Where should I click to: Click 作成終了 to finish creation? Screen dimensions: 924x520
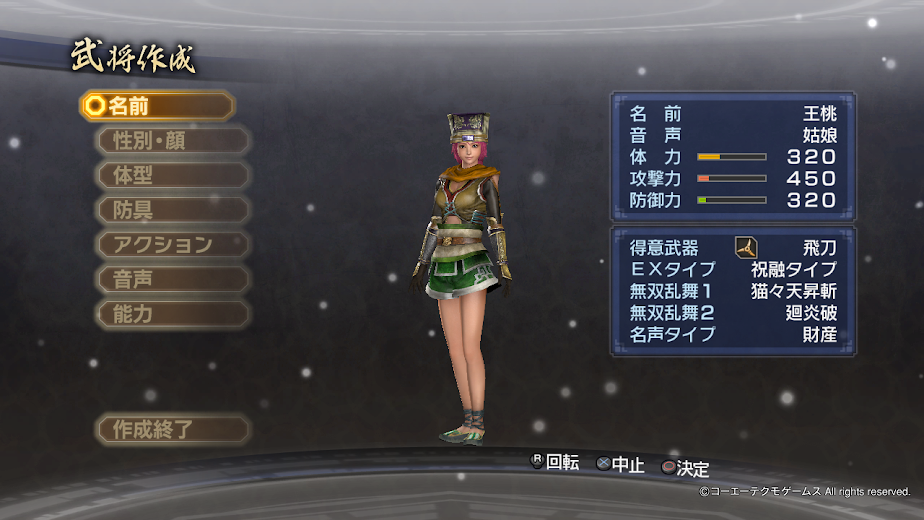tap(172, 430)
